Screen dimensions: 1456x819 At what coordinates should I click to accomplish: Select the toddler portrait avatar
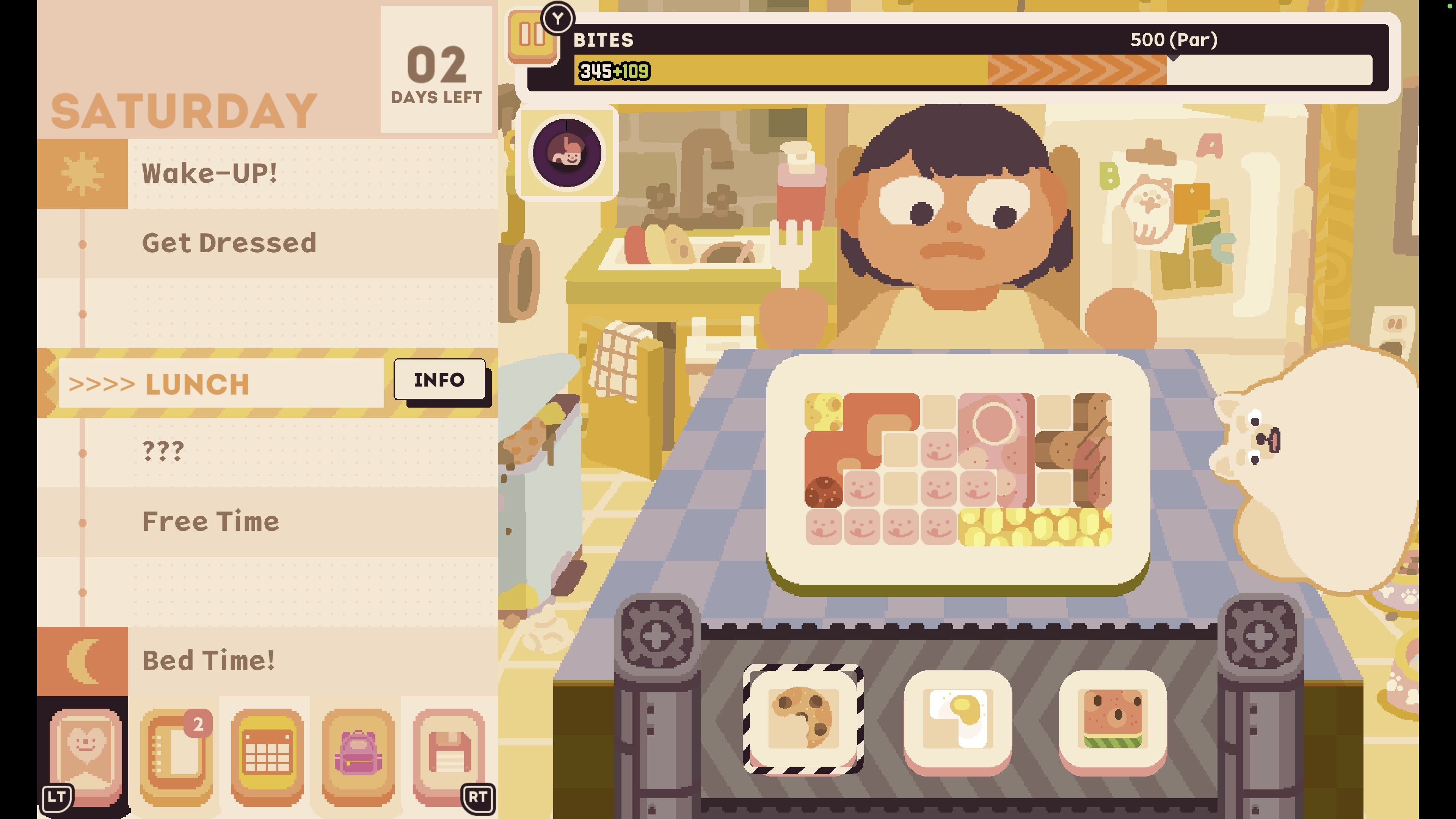(568, 154)
